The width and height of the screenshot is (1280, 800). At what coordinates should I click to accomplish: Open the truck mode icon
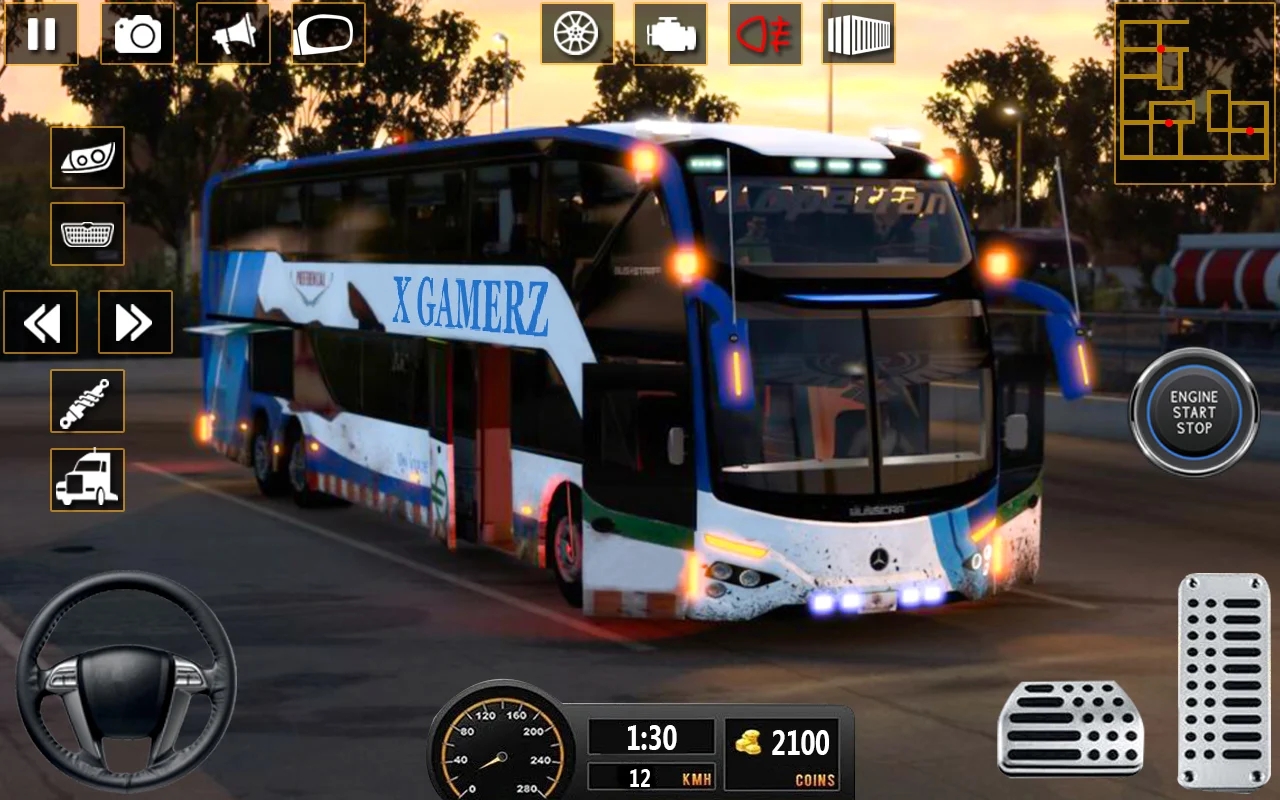[87, 480]
